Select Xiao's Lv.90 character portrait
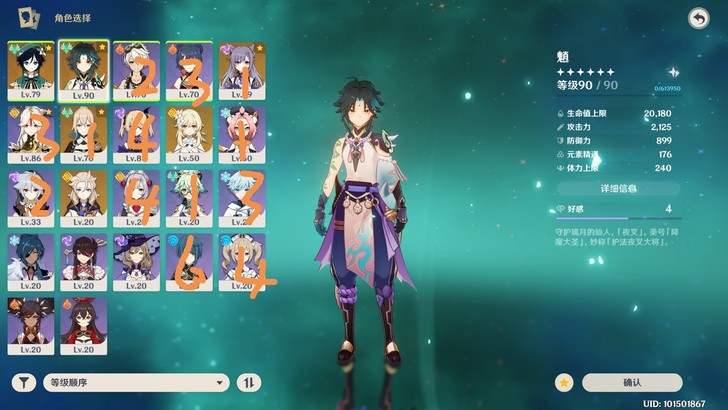Viewport: 728px width, 410px height. pyautogui.click(x=82, y=71)
